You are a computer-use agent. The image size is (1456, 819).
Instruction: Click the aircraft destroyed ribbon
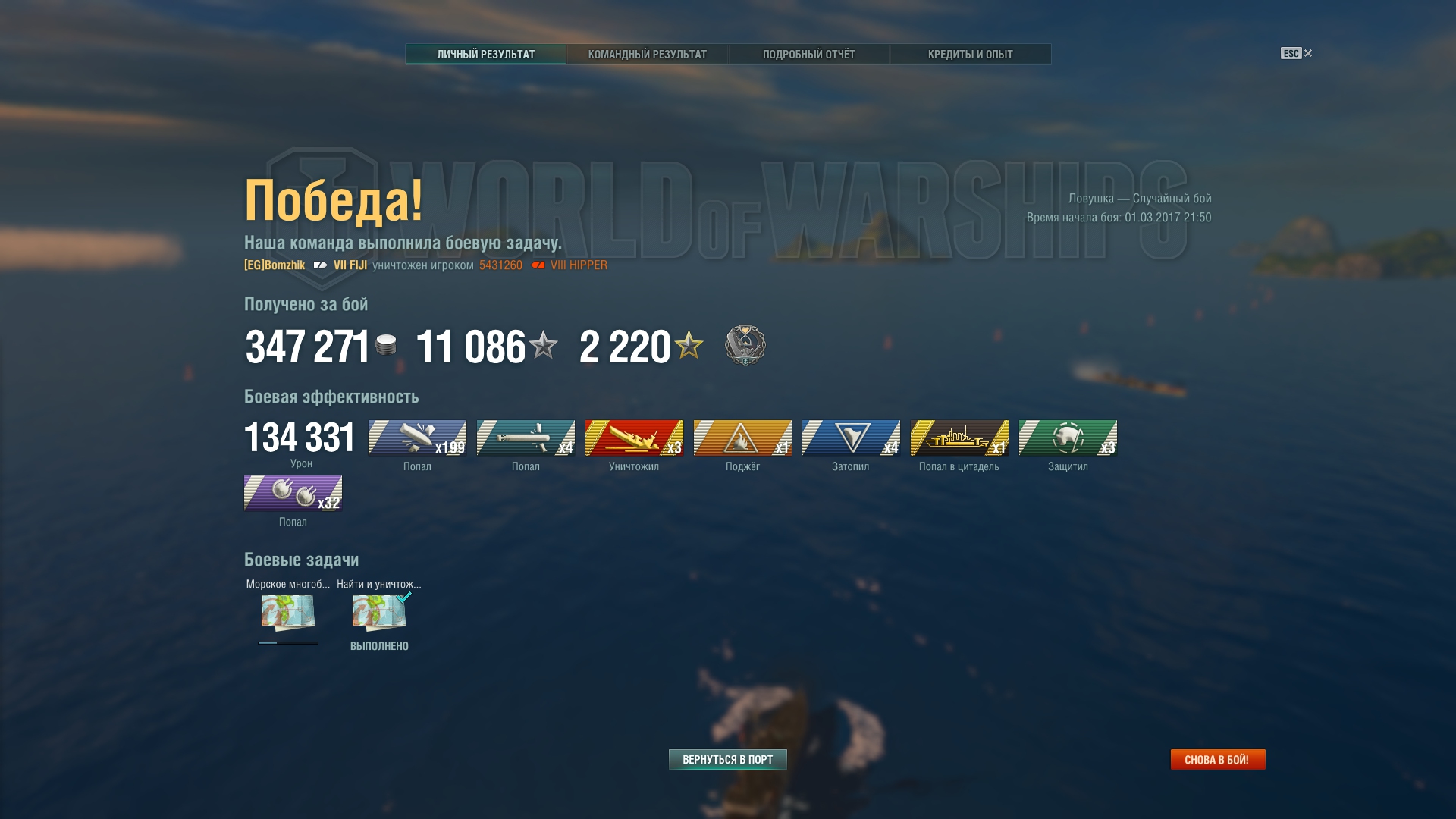pyautogui.click(x=634, y=438)
